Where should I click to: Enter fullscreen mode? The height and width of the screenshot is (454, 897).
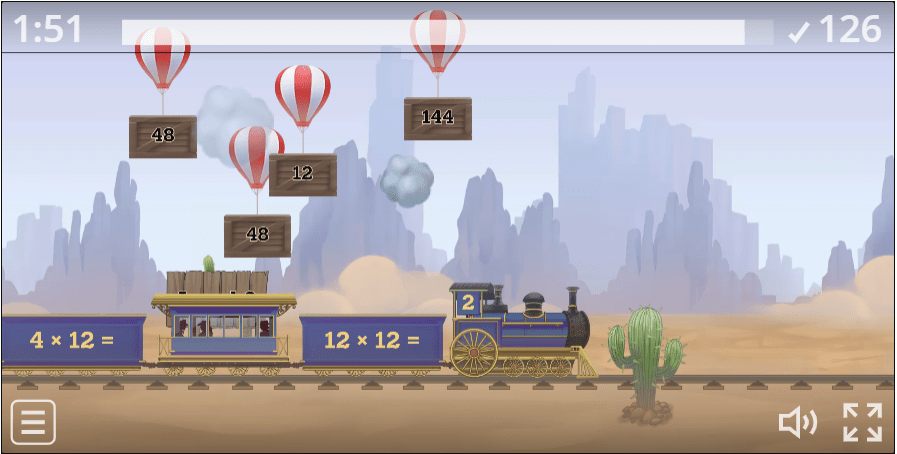point(861,422)
